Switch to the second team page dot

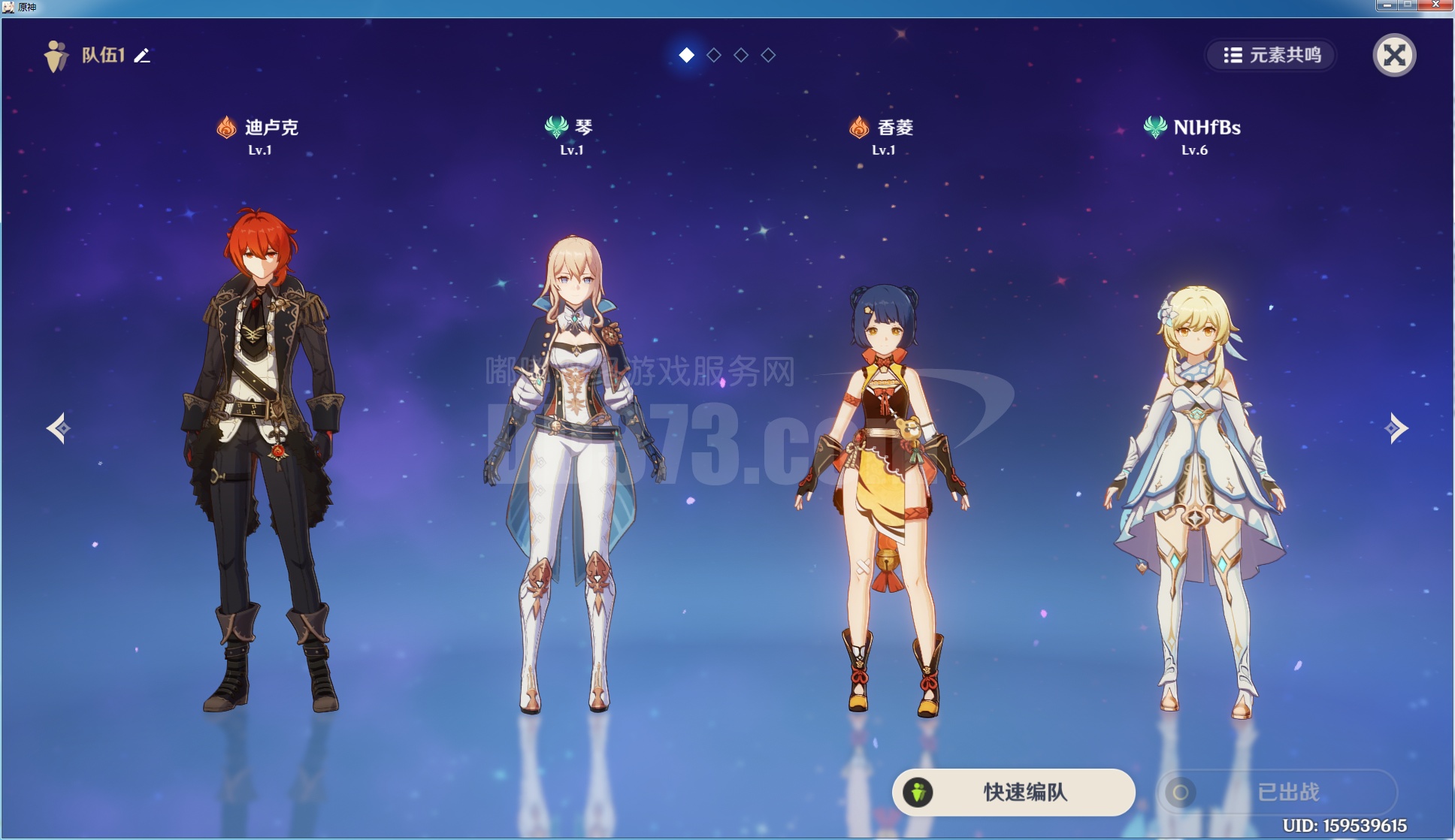click(714, 55)
